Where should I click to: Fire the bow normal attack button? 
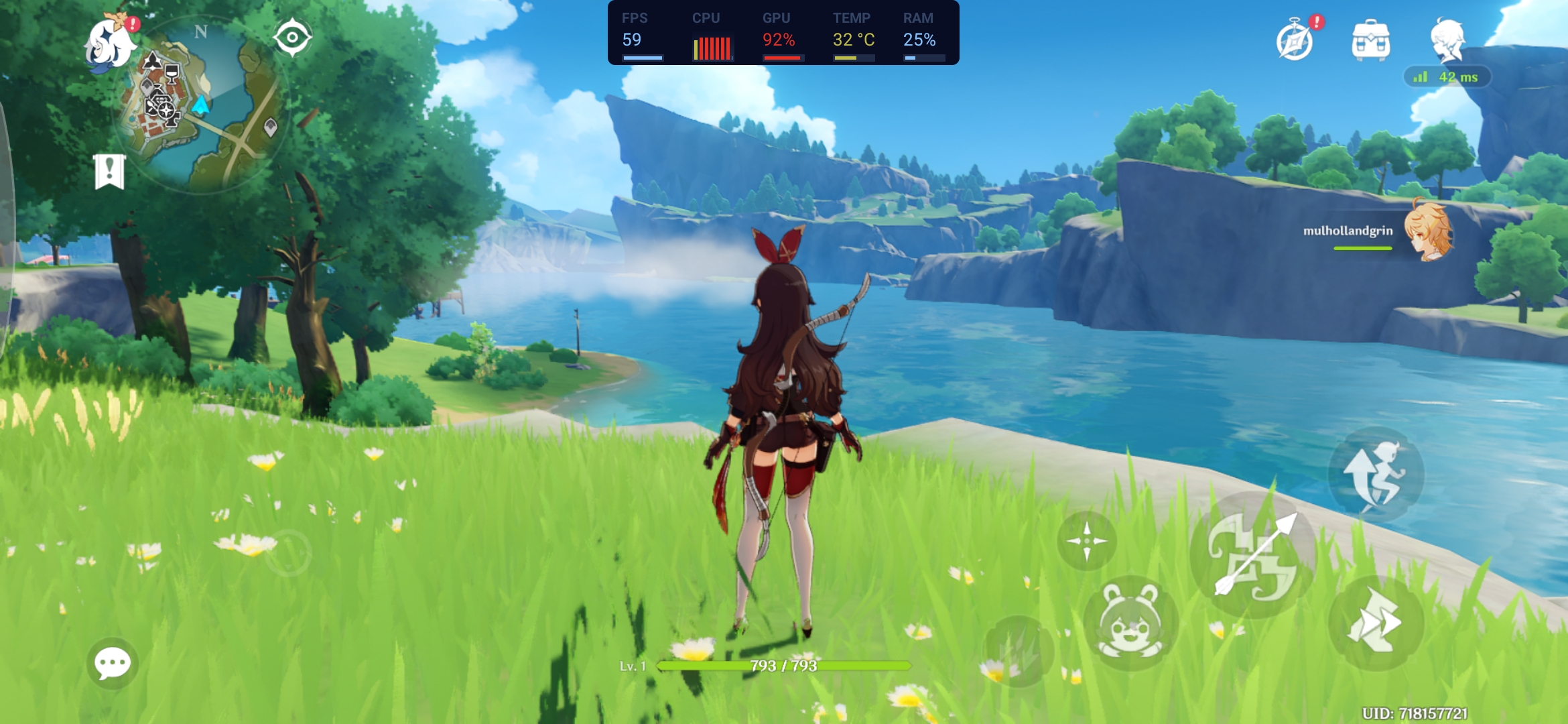coord(1253,555)
